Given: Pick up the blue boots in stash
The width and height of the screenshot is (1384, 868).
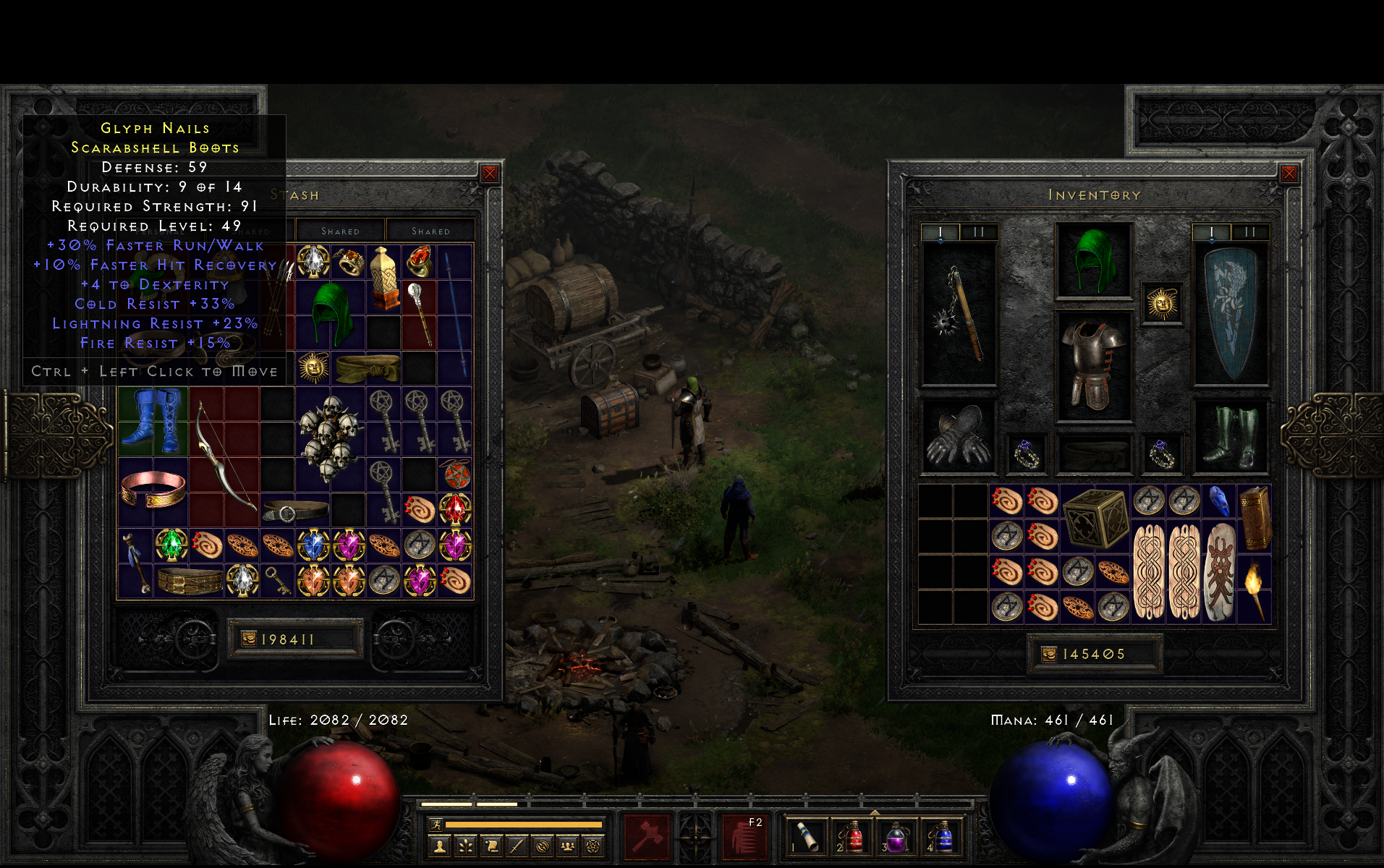Looking at the screenshot, I should coord(153,420).
